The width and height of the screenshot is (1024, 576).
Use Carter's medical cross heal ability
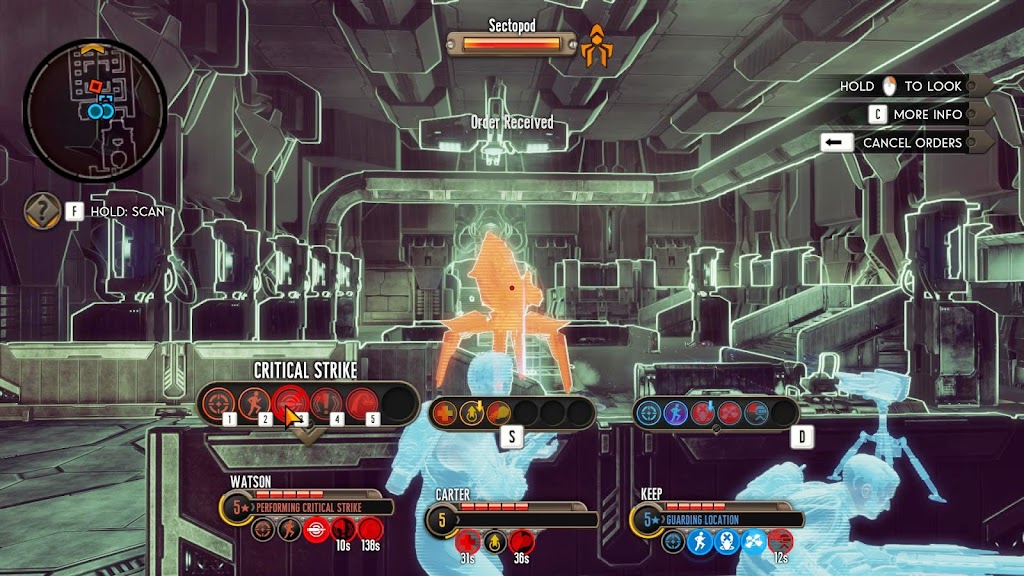tap(445, 412)
